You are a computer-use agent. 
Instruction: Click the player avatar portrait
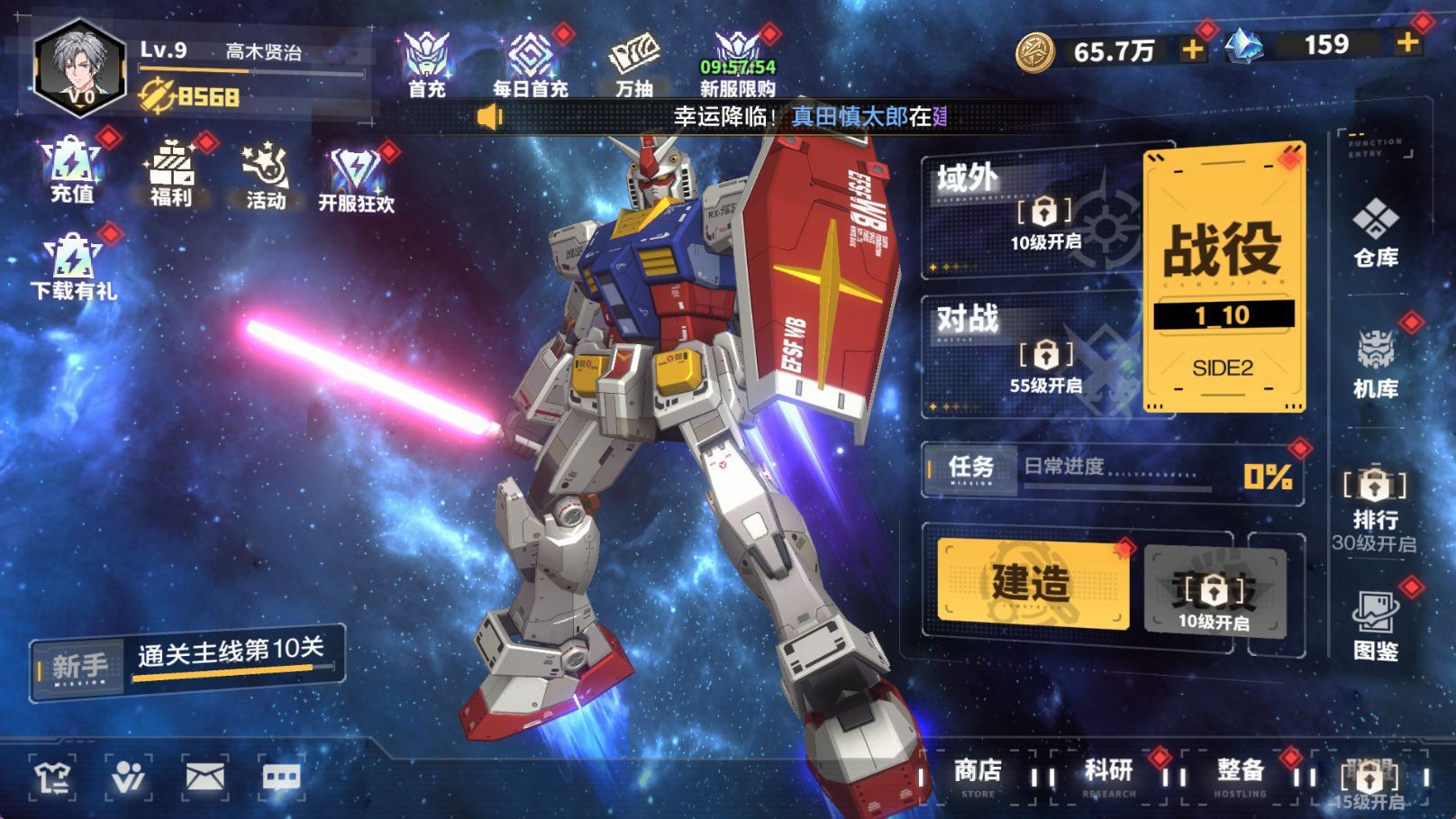pyautogui.click(x=79, y=68)
